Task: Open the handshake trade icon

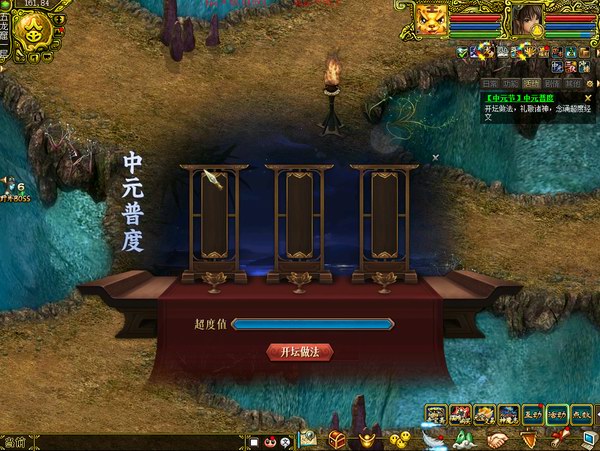Action: pos(497,439)
